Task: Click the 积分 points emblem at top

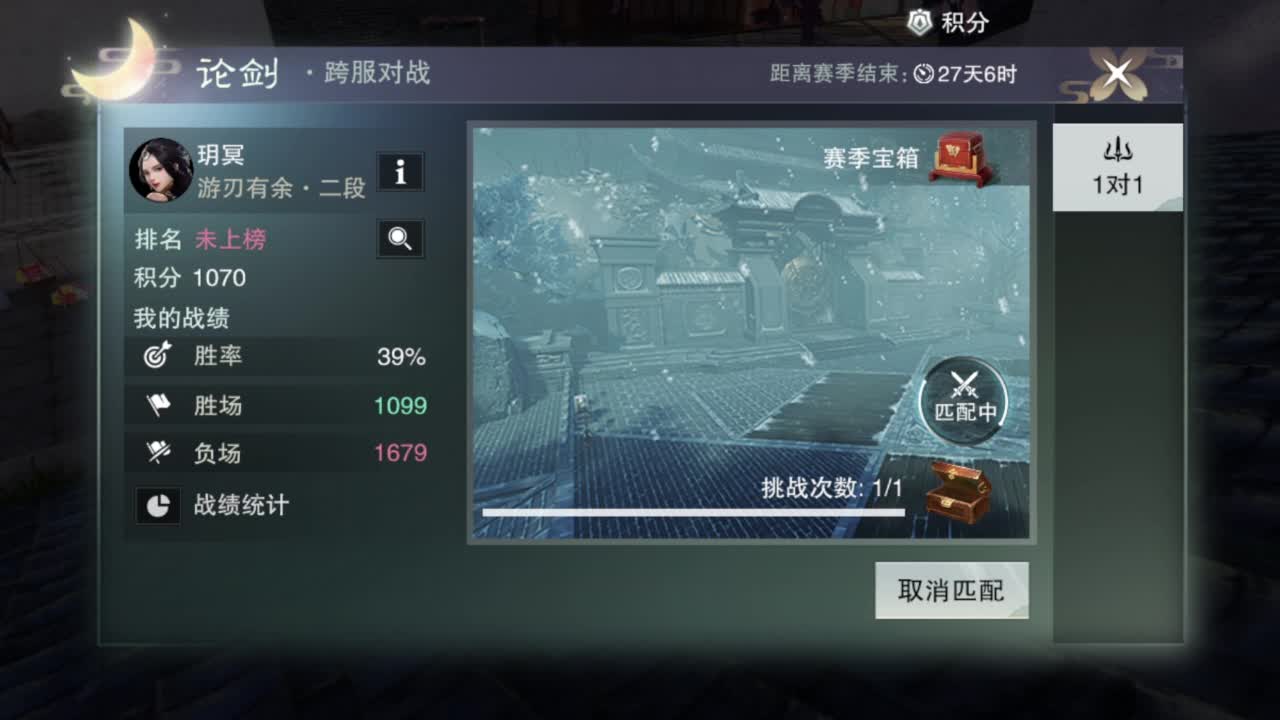Action: pyautogui.click(x=921, y=21)
